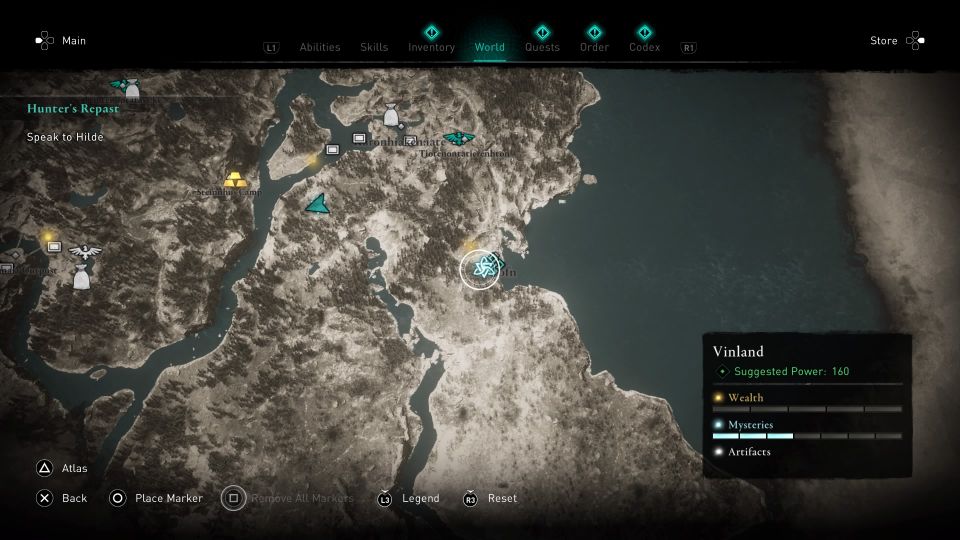Open the Atlas view

(x=63, y=468)
